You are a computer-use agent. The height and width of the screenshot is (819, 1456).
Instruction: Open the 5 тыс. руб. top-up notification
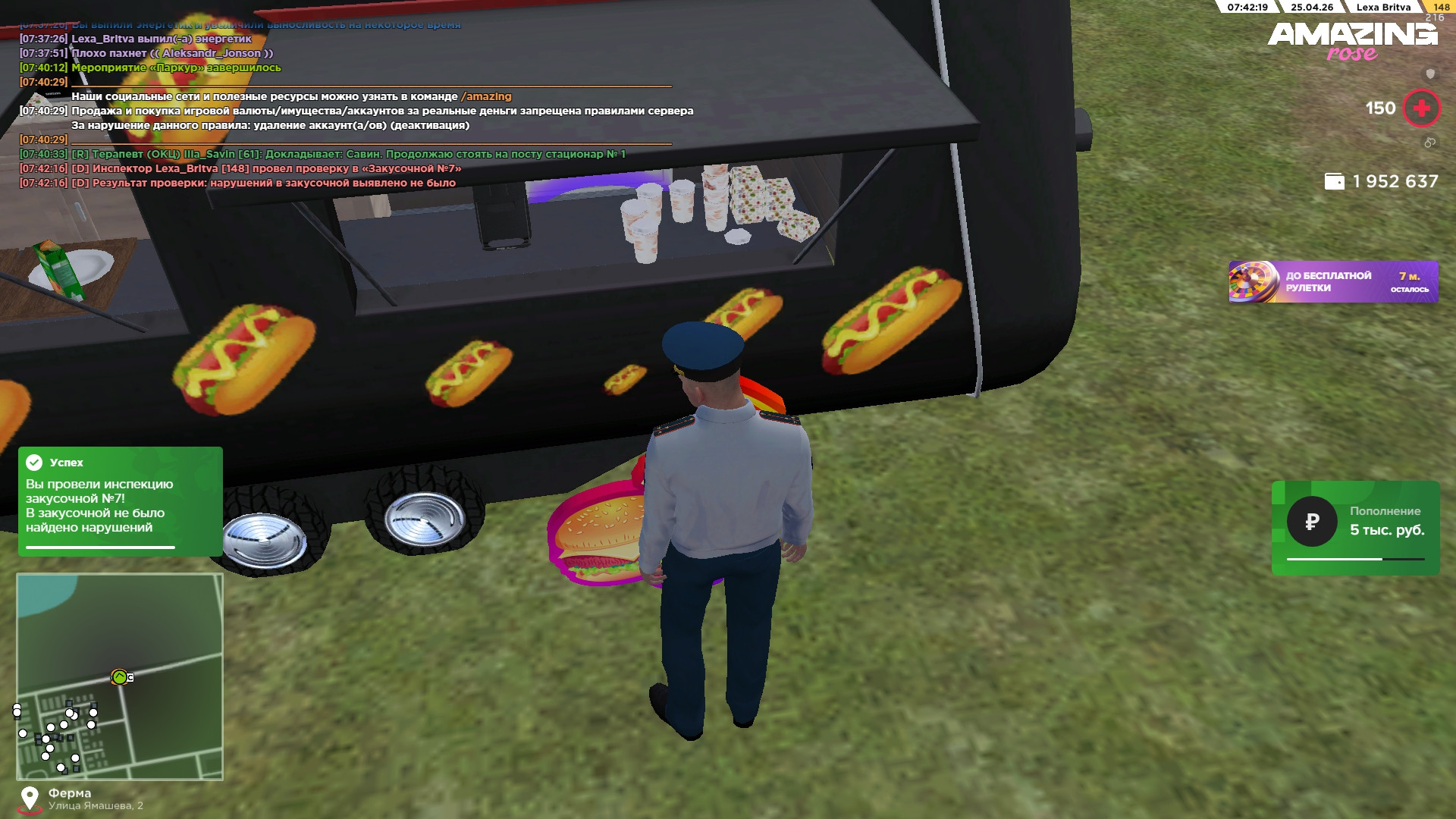click(1355, 528)
